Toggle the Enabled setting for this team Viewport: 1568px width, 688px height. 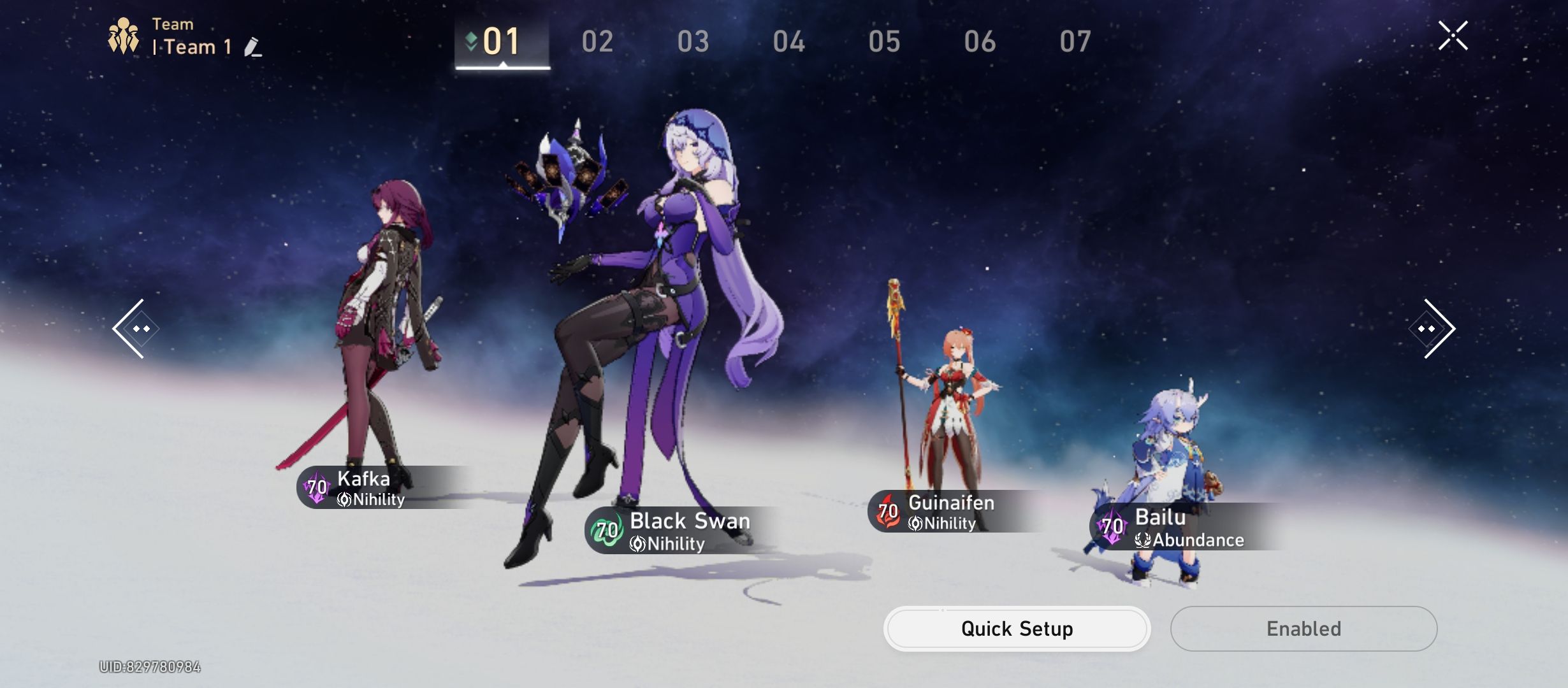point(1304,628)
